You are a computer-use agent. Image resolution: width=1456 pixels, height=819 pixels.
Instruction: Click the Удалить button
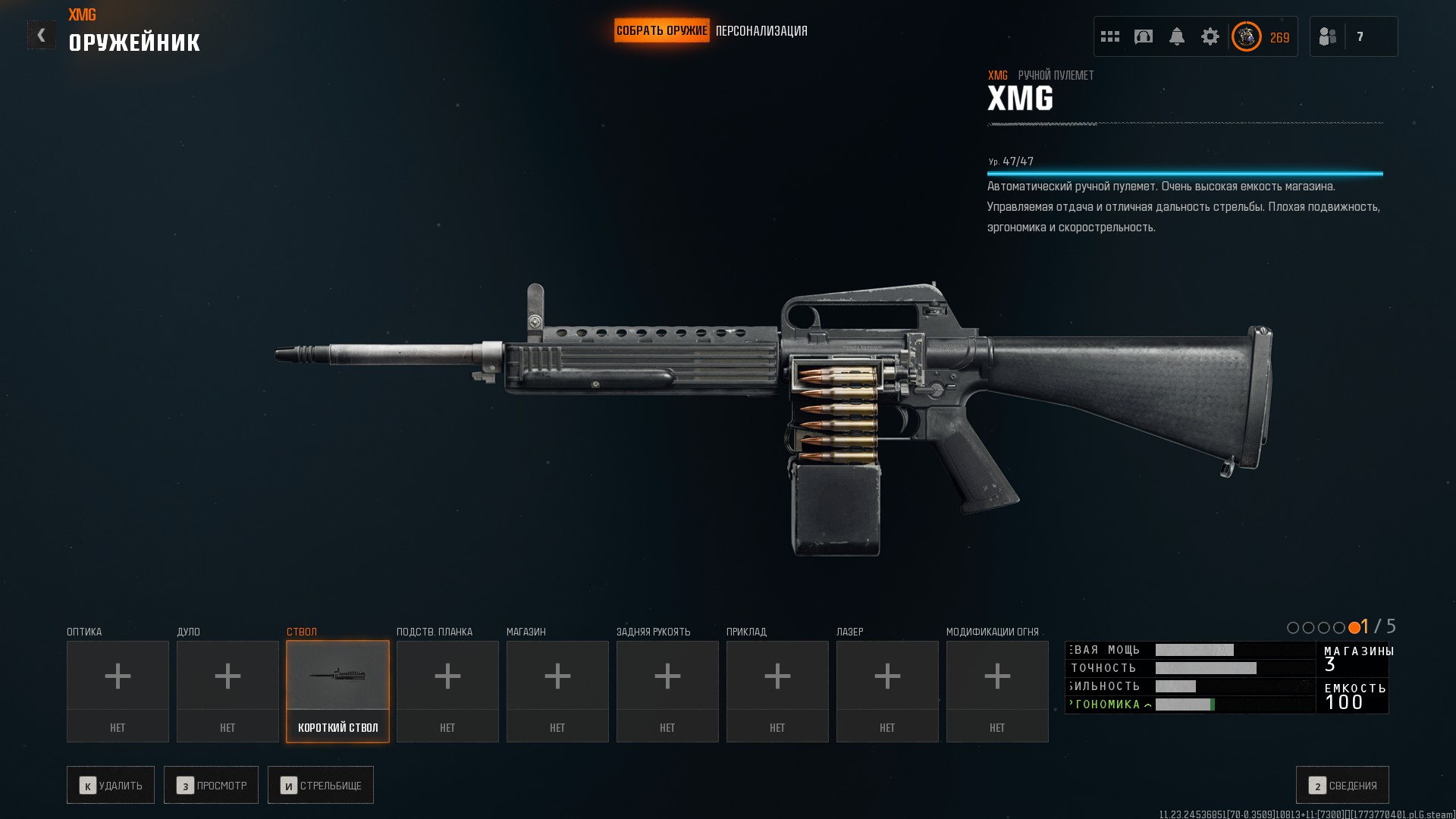pyautogui.click(x=111, y=785)
